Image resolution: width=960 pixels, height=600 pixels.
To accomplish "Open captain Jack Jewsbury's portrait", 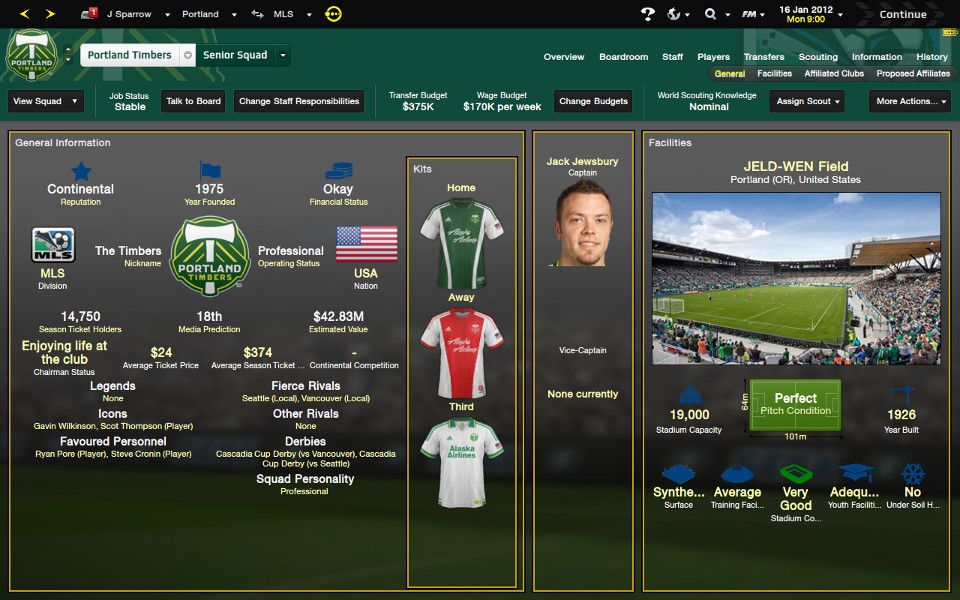I will [x=583, y=224].
